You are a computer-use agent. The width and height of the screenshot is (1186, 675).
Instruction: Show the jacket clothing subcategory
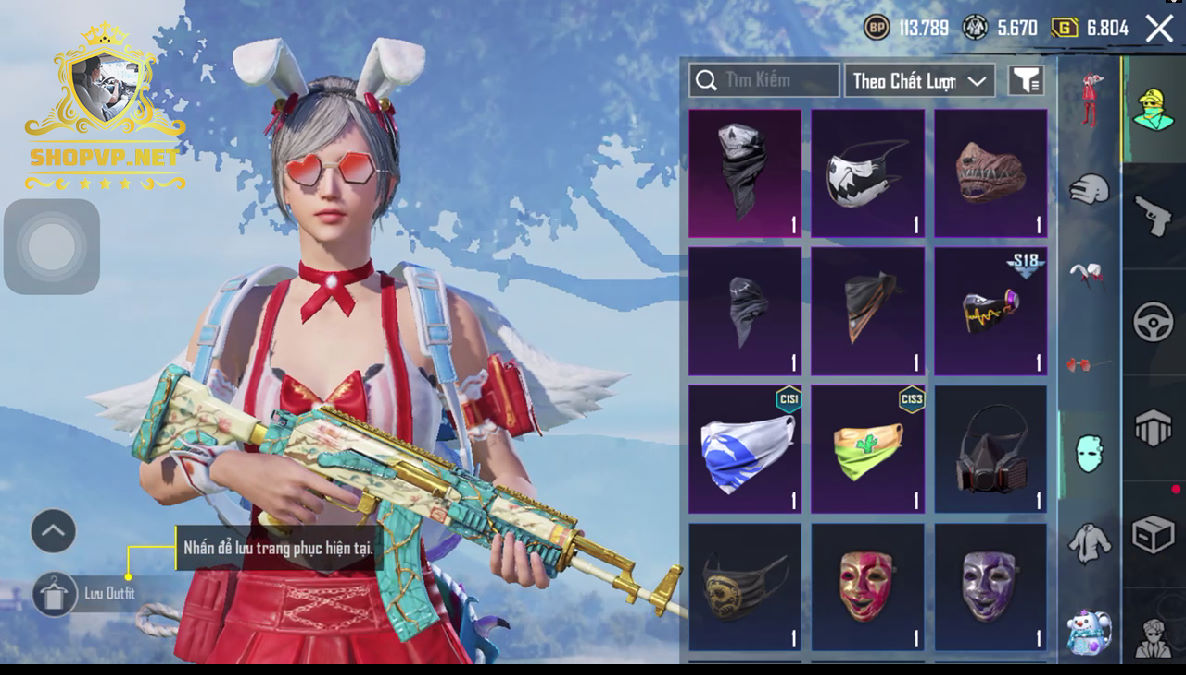[x=1089, y=543]
